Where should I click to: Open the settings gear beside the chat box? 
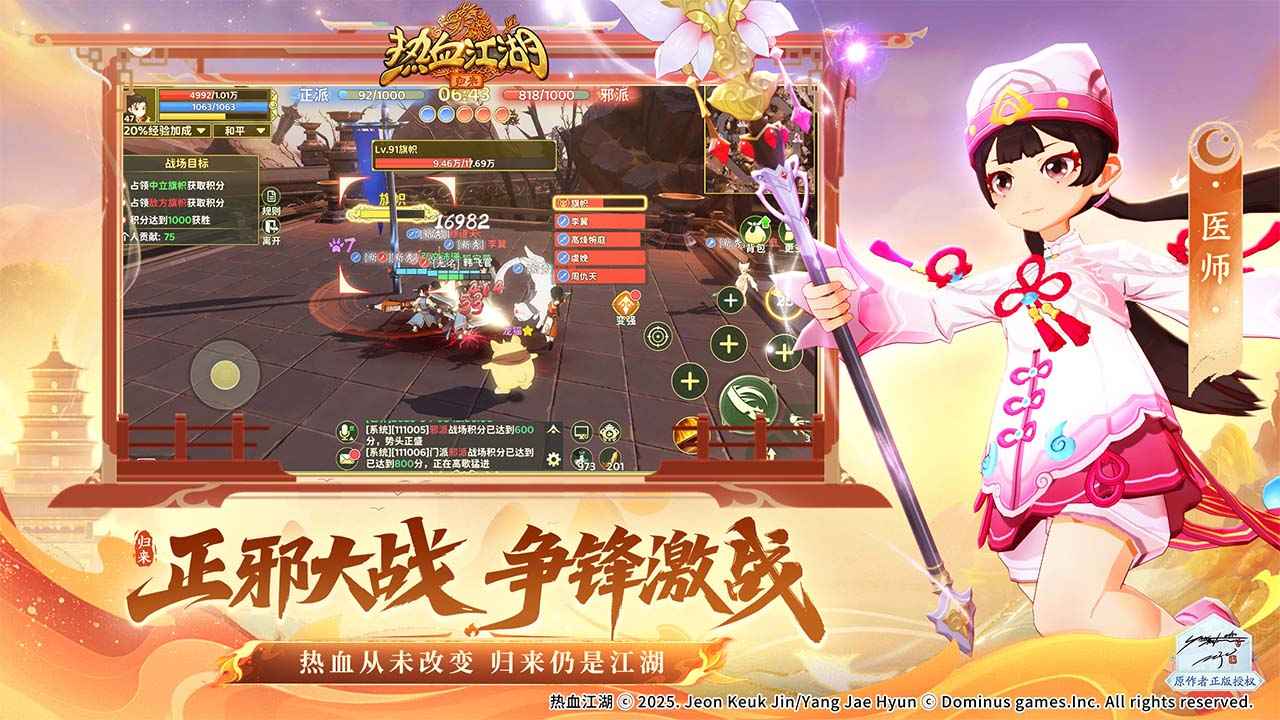pyautogui.click(x=553, y=458)
